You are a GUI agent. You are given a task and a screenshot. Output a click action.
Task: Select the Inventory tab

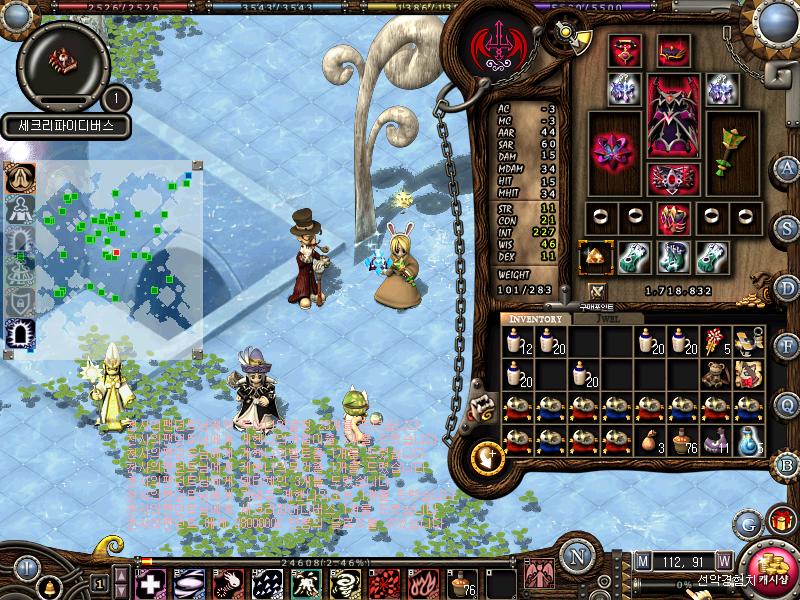coord(537,319)
